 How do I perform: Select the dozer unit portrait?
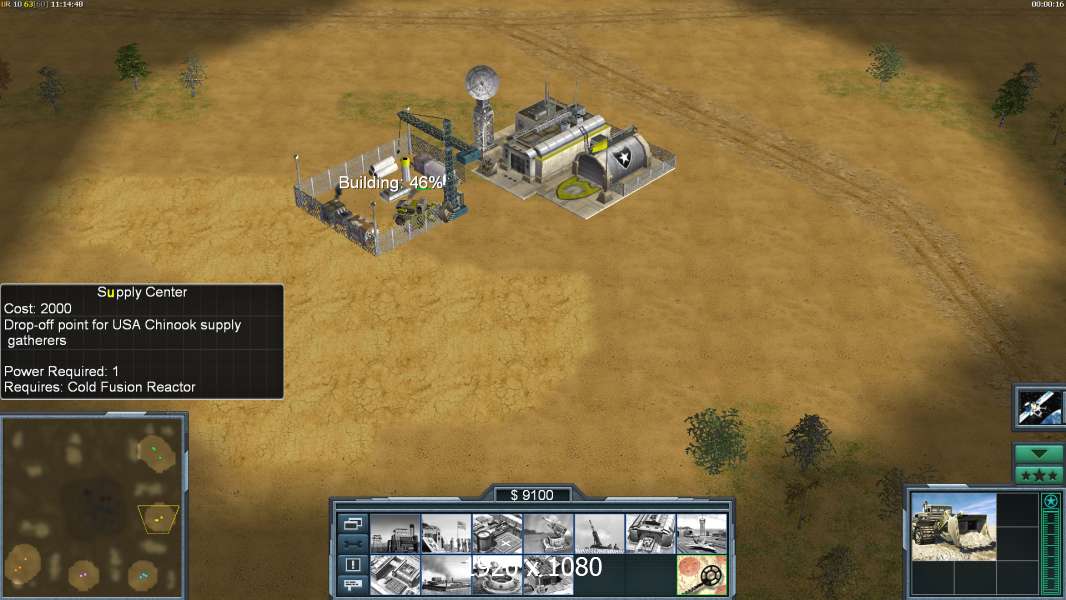[x=954, y=526]
